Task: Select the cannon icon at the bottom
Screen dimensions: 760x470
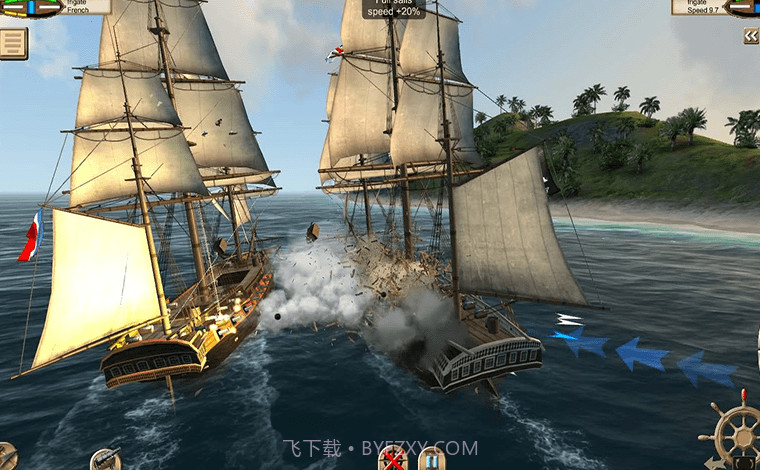Action: click(x=105, y=460)
